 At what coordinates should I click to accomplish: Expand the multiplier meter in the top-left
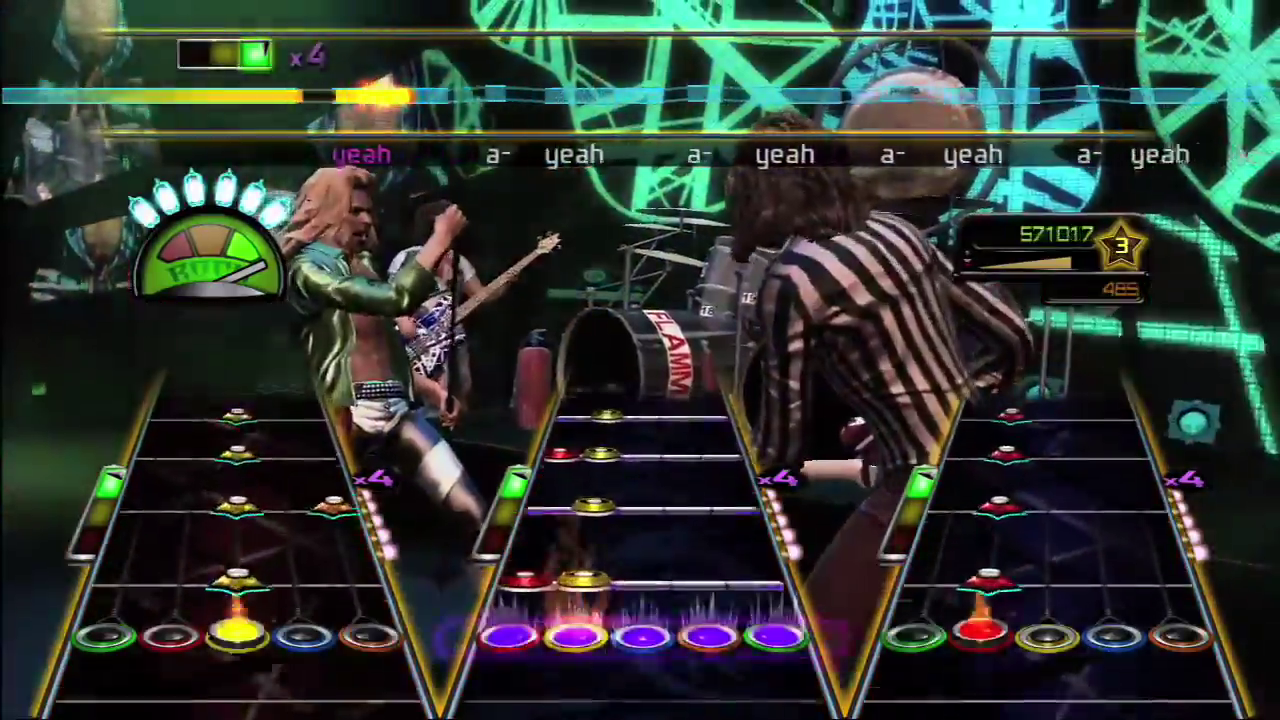(x=225, y=55)
